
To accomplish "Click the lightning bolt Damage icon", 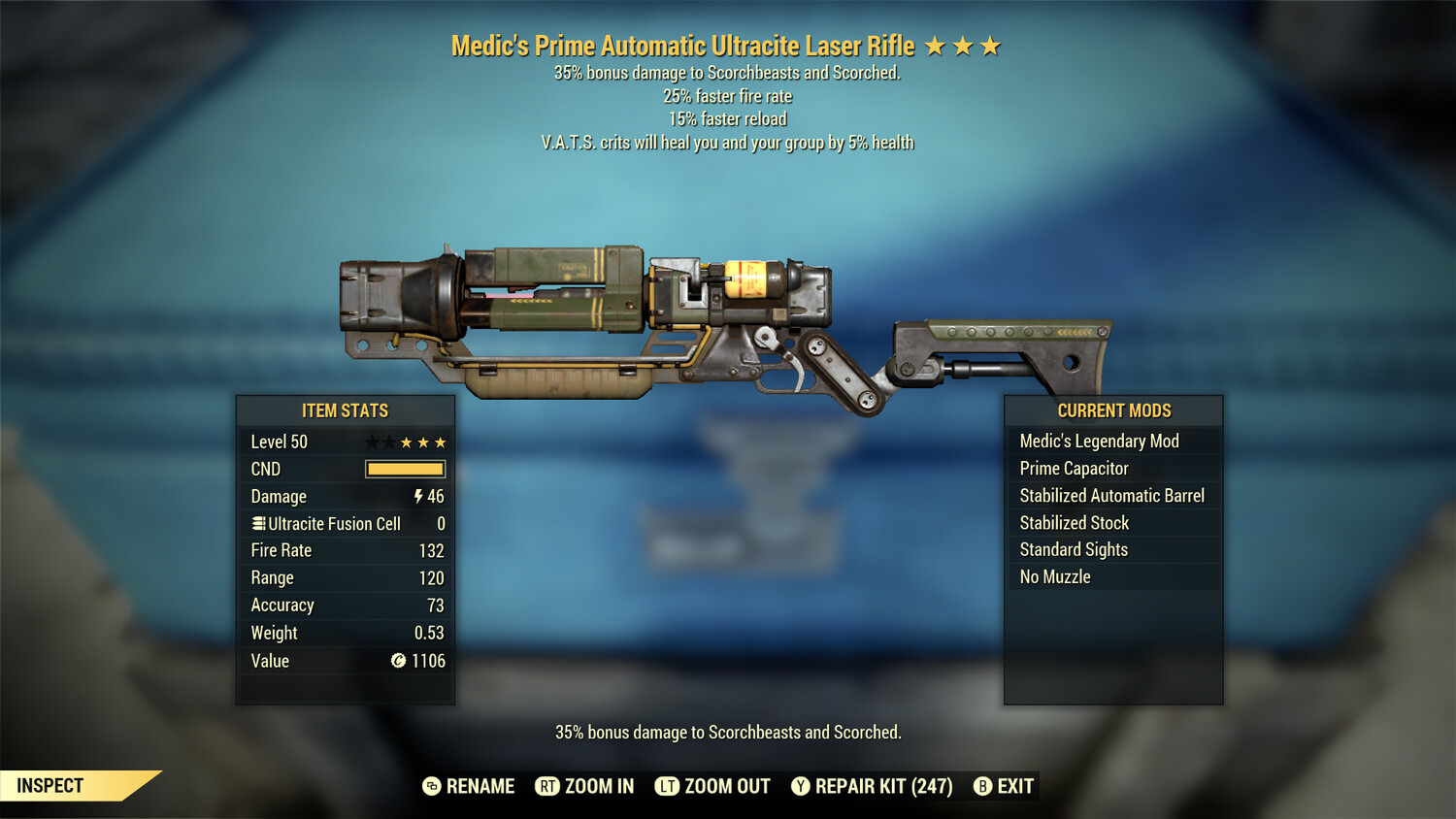I will tap(417, 496).
